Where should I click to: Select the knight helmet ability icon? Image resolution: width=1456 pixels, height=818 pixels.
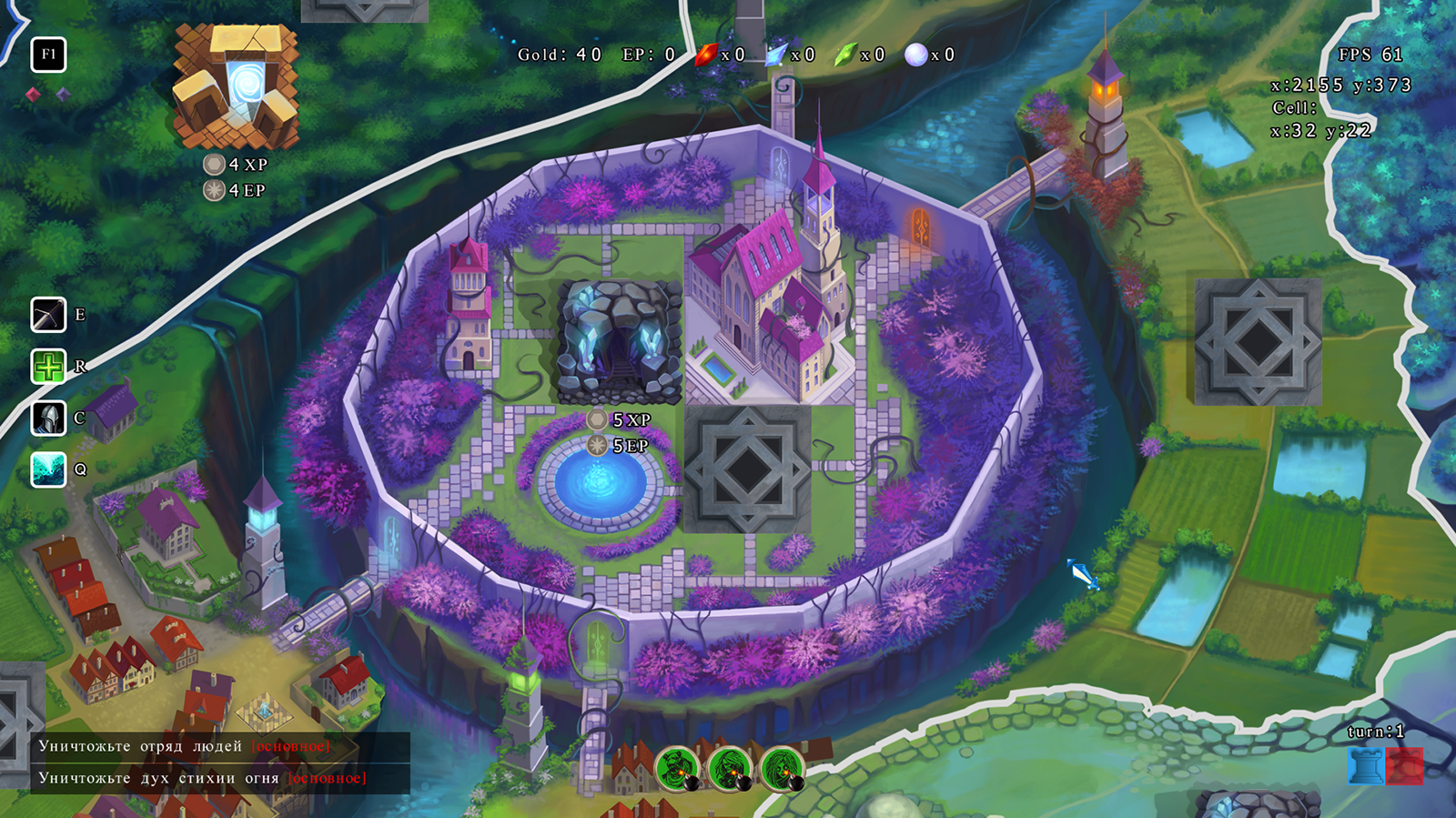coord(48,419)
